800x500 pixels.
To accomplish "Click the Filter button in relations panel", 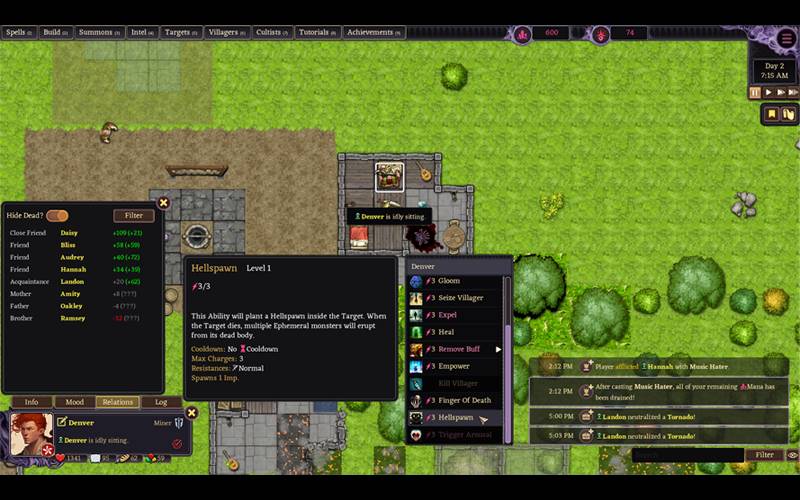I will coord(134,215).
